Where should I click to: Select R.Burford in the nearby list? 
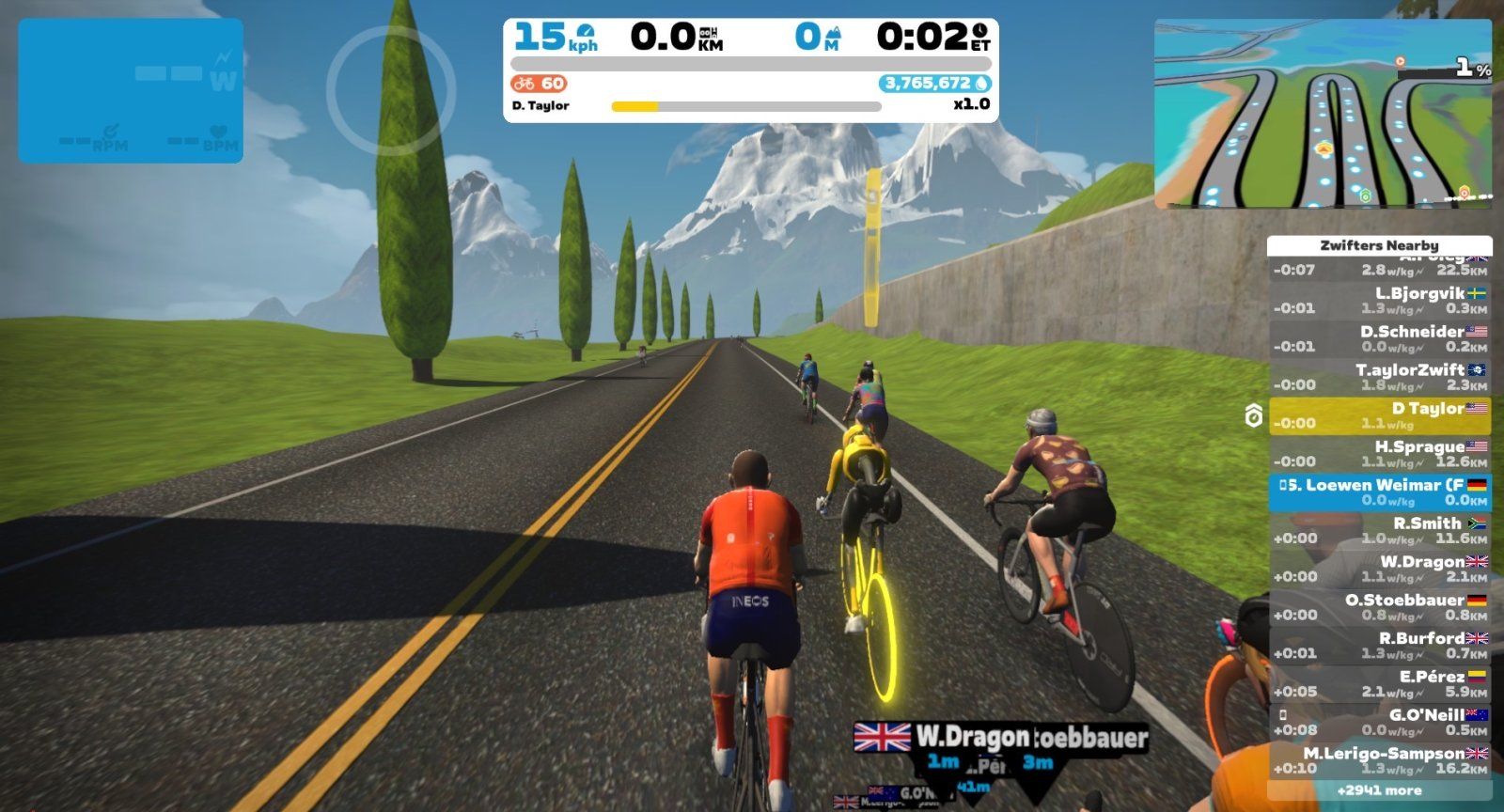(1379, 646)
